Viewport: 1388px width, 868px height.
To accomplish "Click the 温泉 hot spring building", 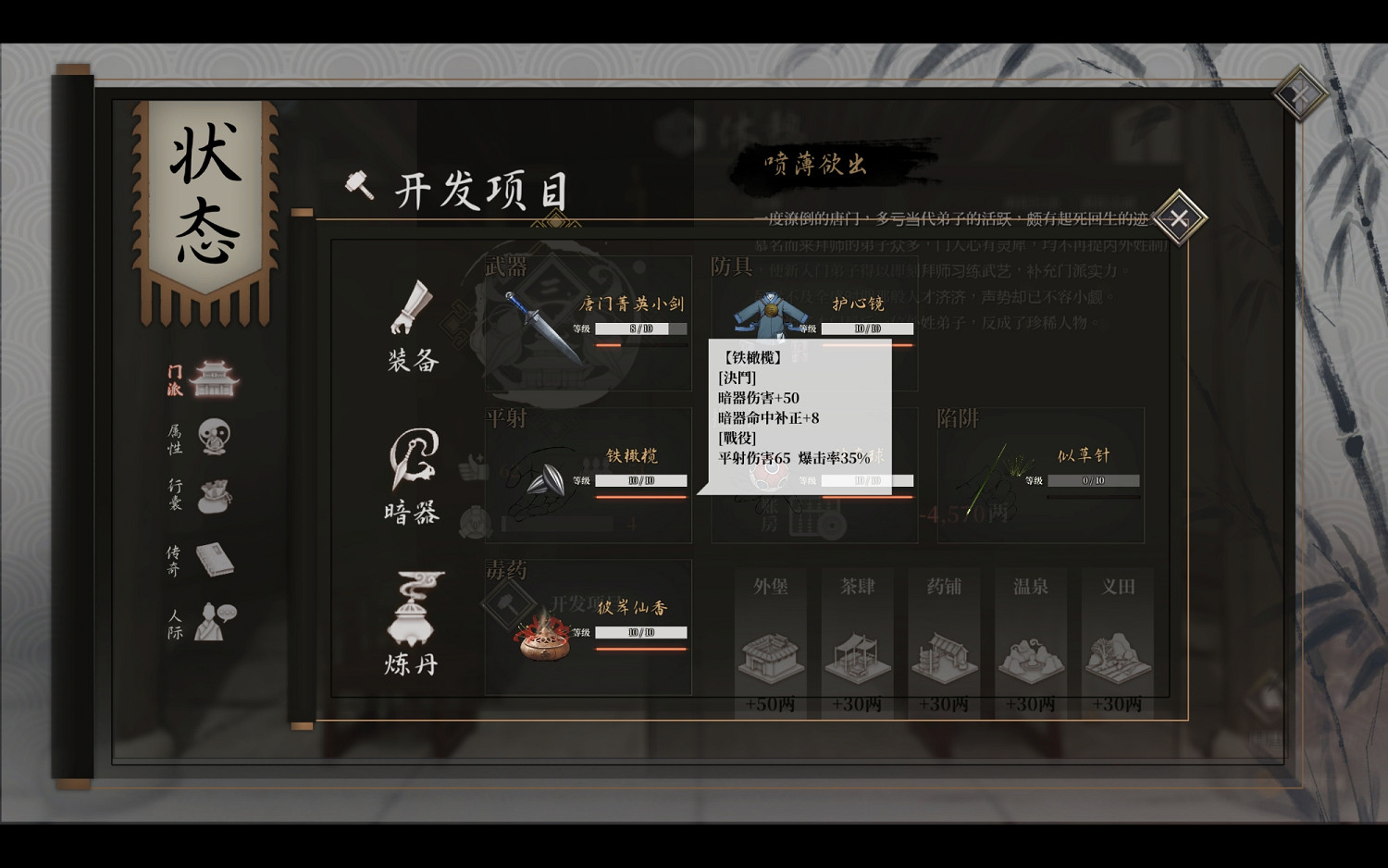I will (x=1031, y=657).
